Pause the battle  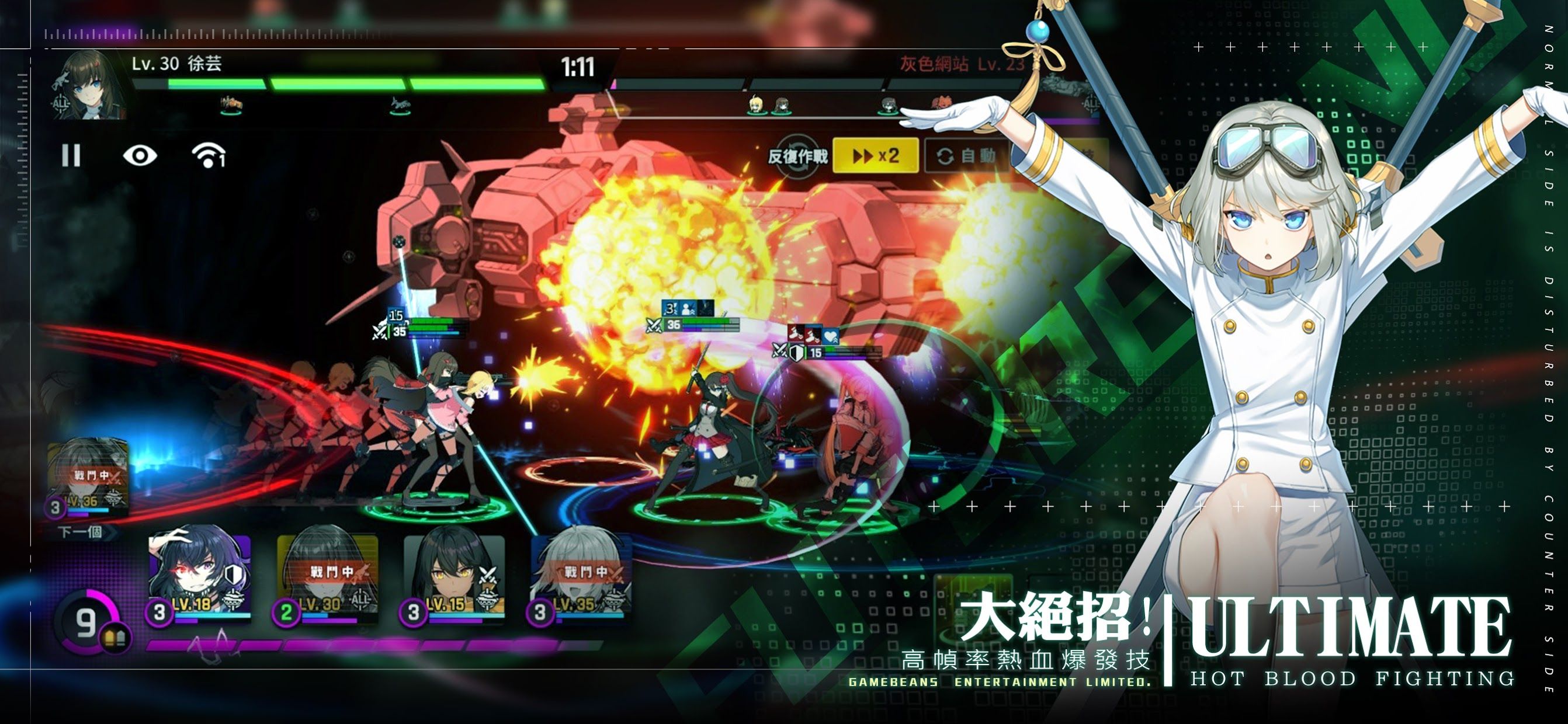click(x=71, y=156)
